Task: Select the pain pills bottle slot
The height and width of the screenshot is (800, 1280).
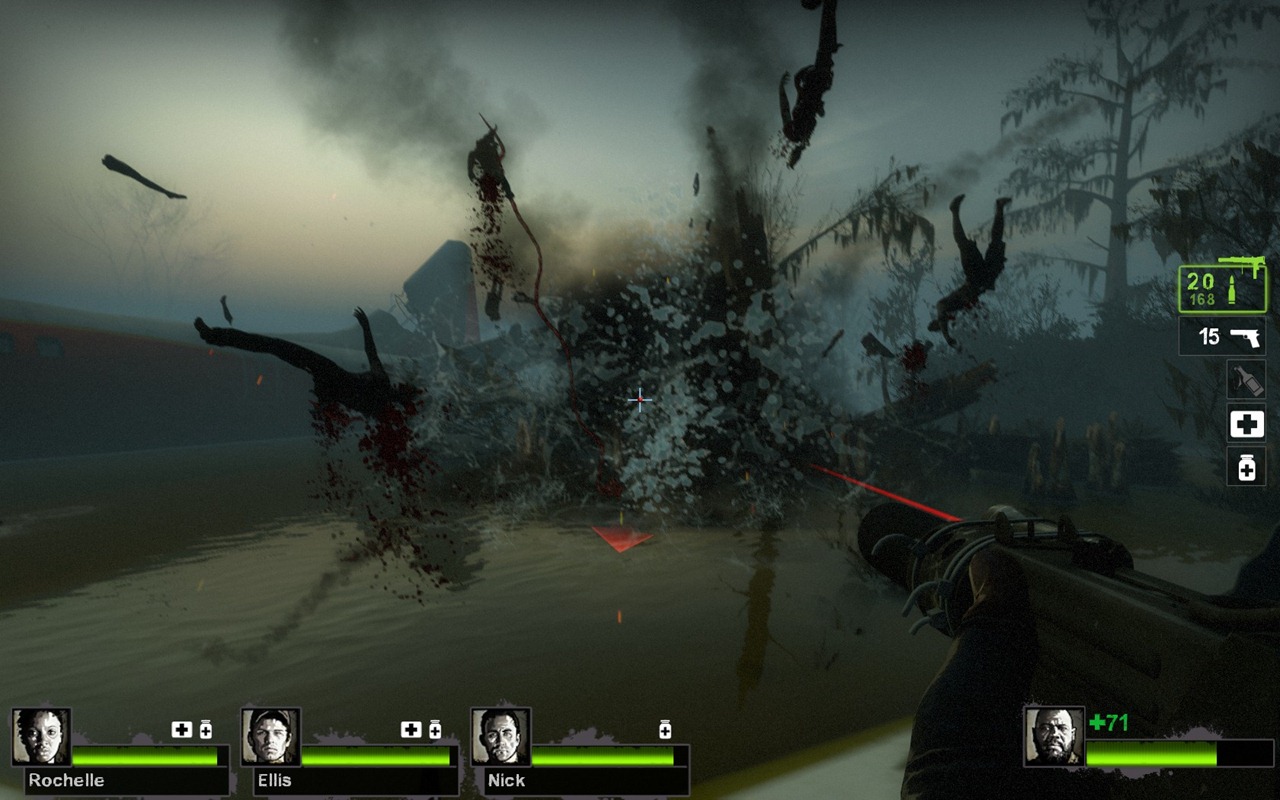Action: point(1246,466)
